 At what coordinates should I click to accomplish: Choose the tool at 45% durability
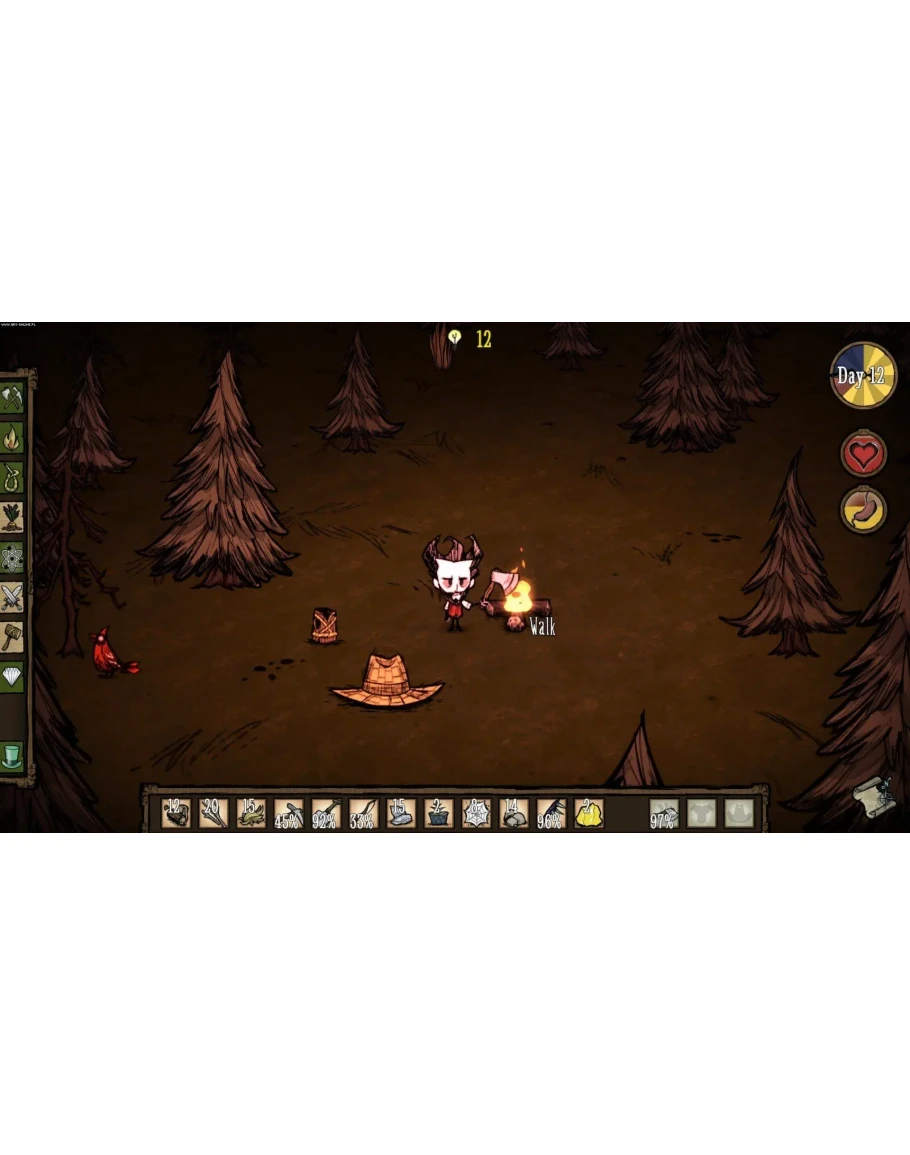[288, 813]
